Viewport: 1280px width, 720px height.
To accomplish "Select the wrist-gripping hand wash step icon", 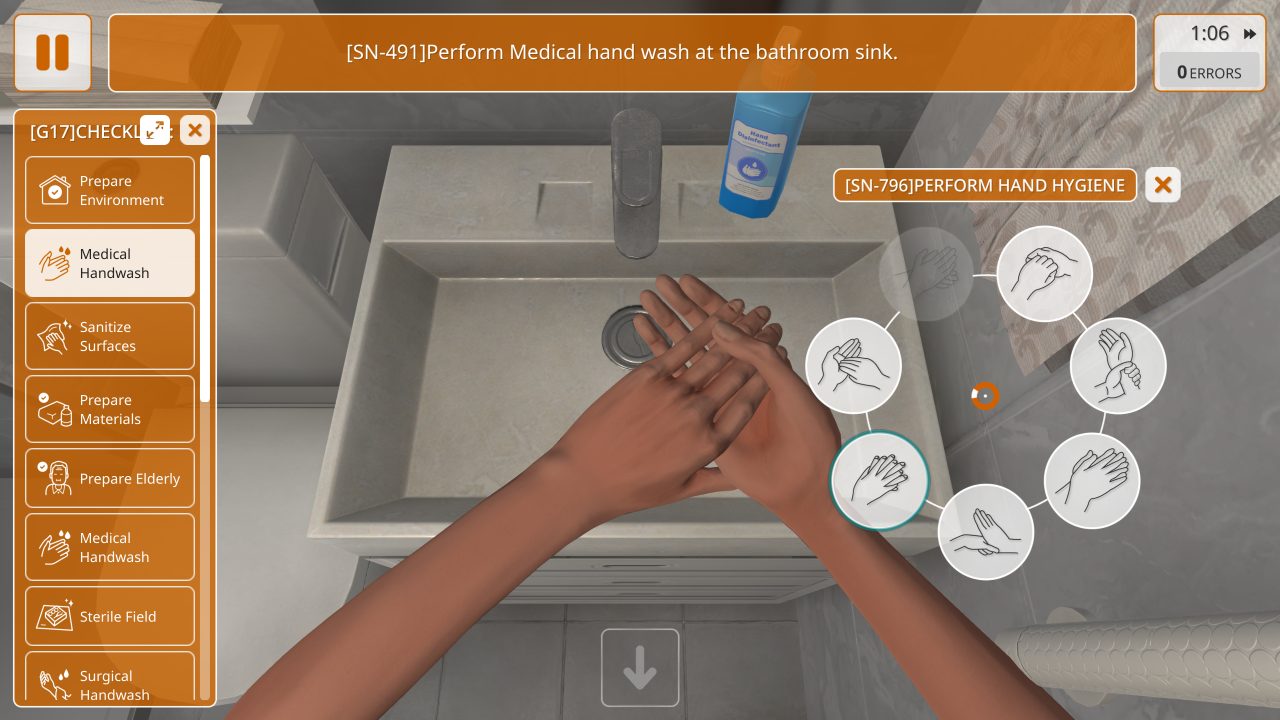I will 1118,366.
